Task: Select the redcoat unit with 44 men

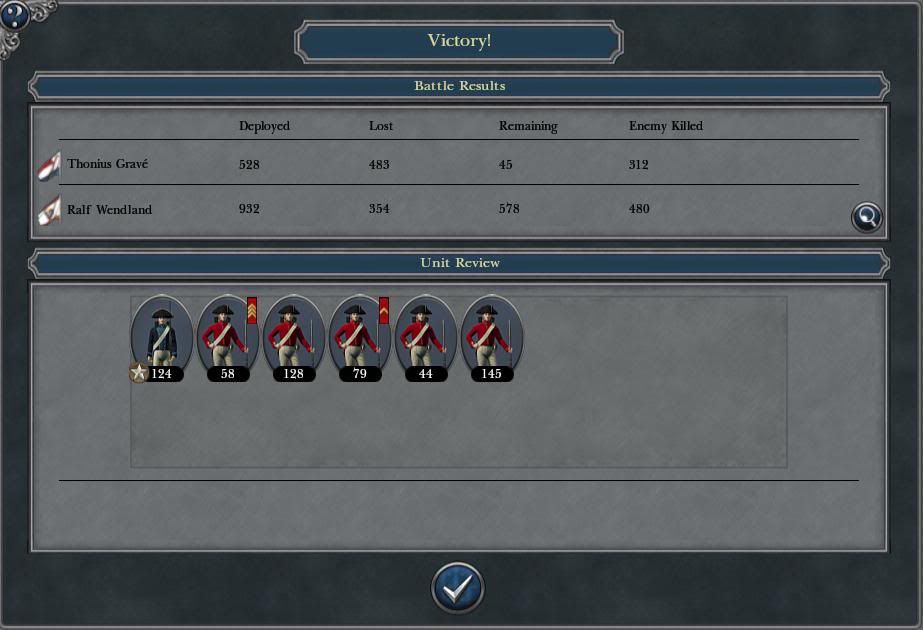Action: [x=425, y=335]
